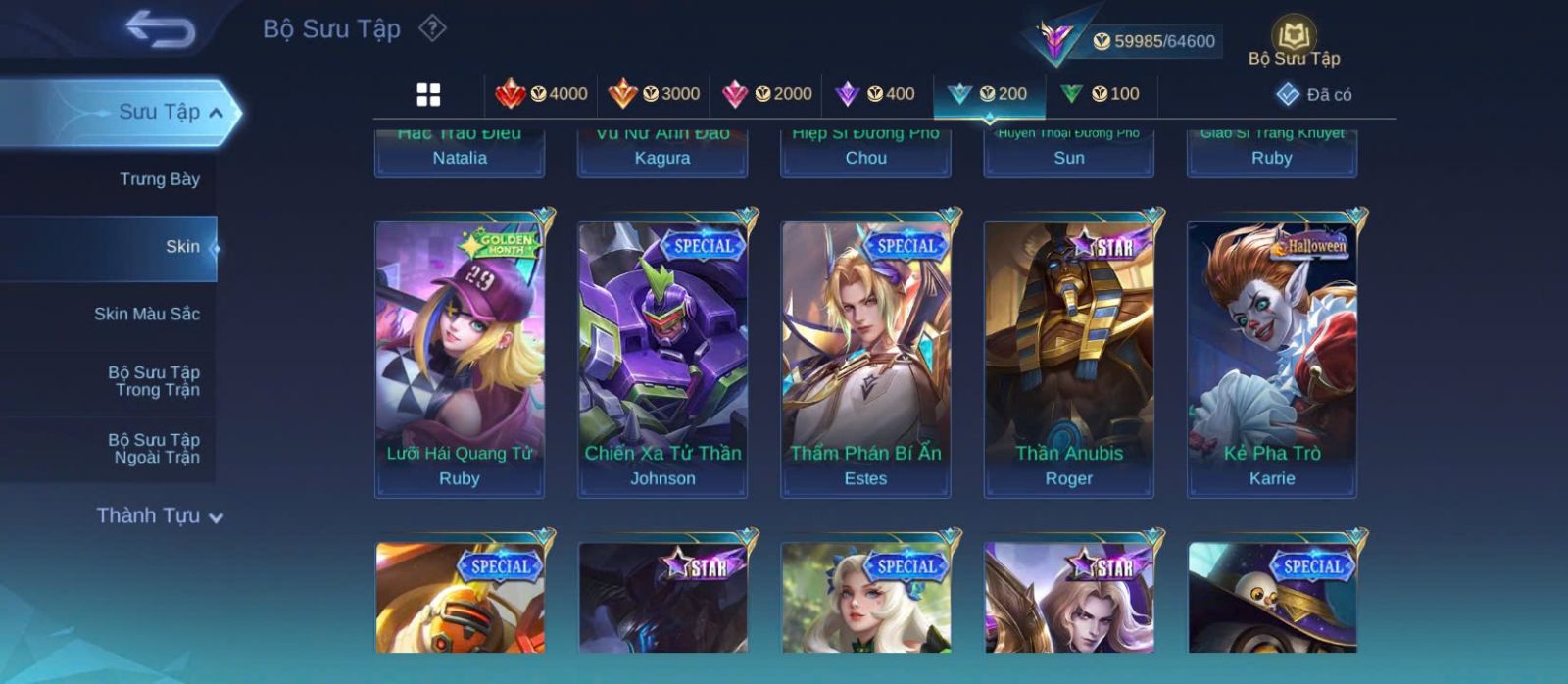This screenshot has height=684, width=1568.
Task: Switch to the 2000 point tier
Action: (x=766, y=94)
